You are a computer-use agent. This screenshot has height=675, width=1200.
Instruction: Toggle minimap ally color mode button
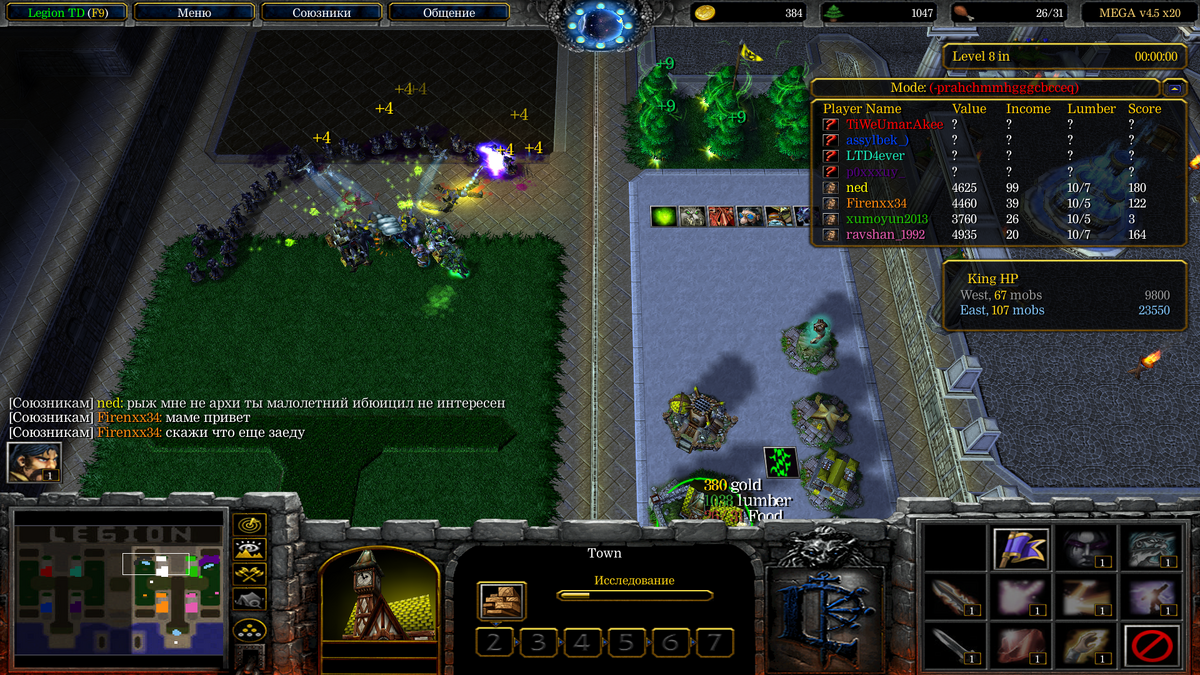[249, 574]
